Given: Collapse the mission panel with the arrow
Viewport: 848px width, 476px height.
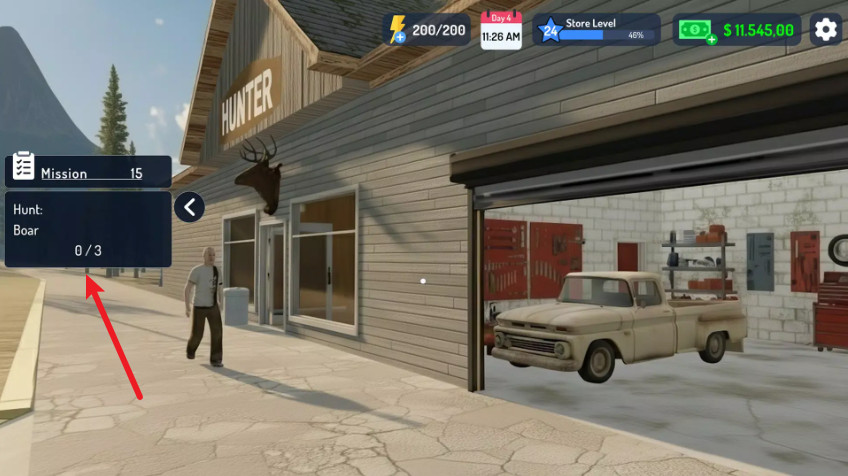Looking at the screenshot, I should point(189,207).
